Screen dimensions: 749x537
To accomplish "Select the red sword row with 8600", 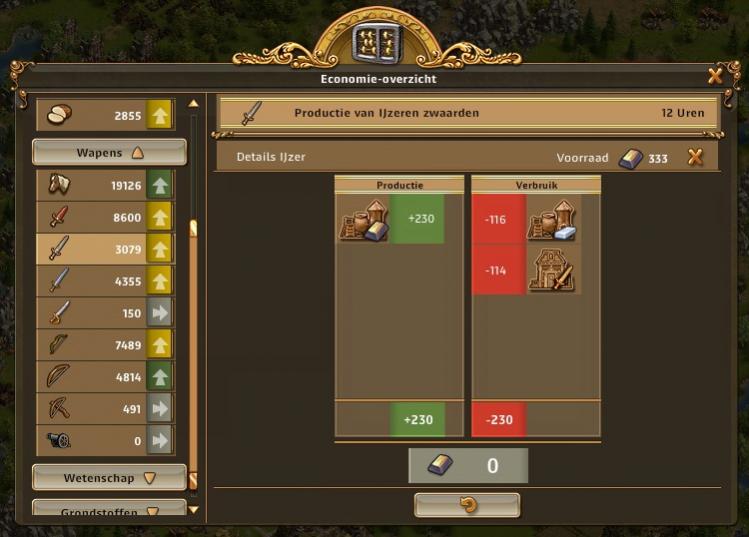I will coord(105,216).
